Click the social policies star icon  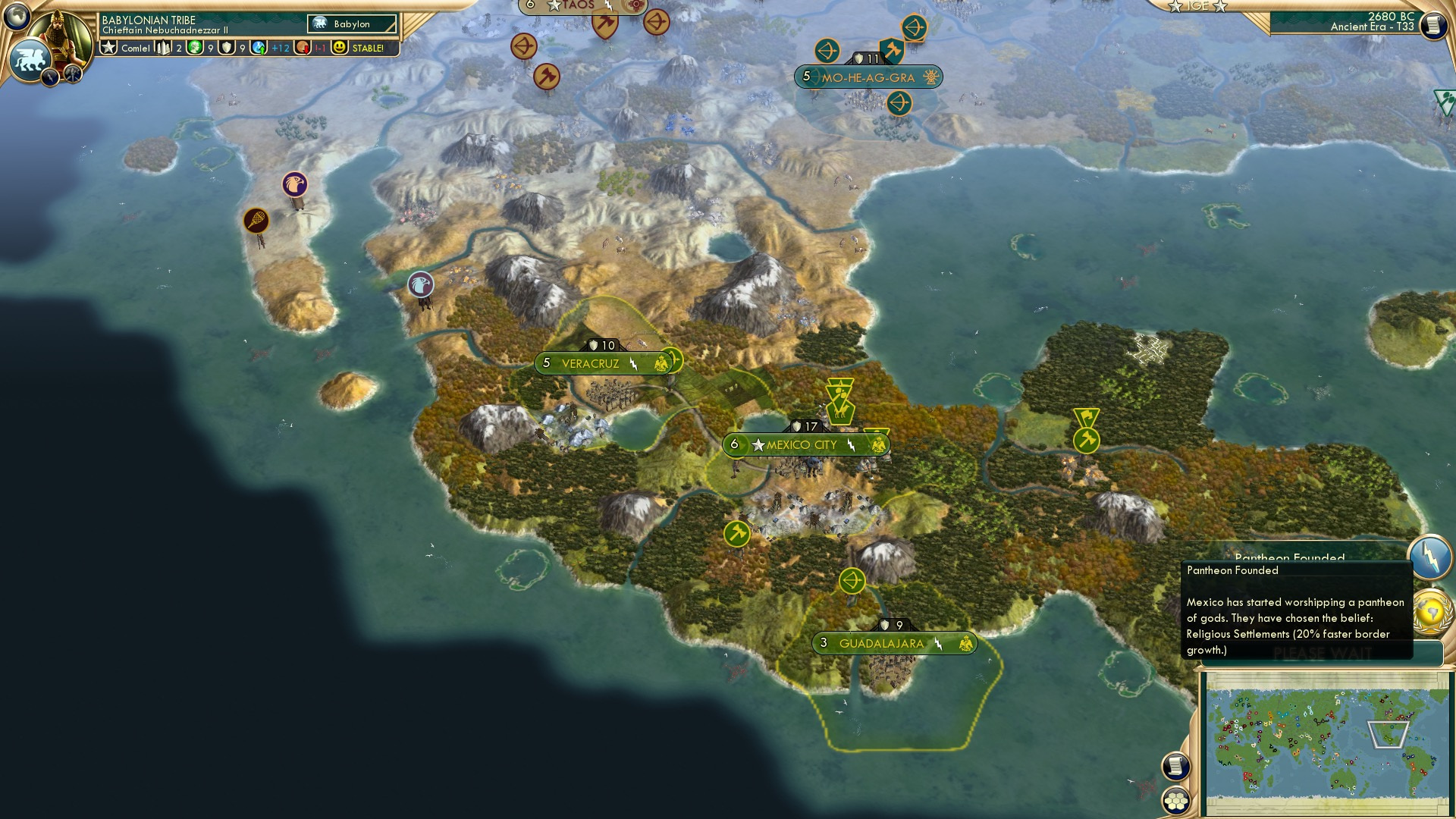click(109, 48)
